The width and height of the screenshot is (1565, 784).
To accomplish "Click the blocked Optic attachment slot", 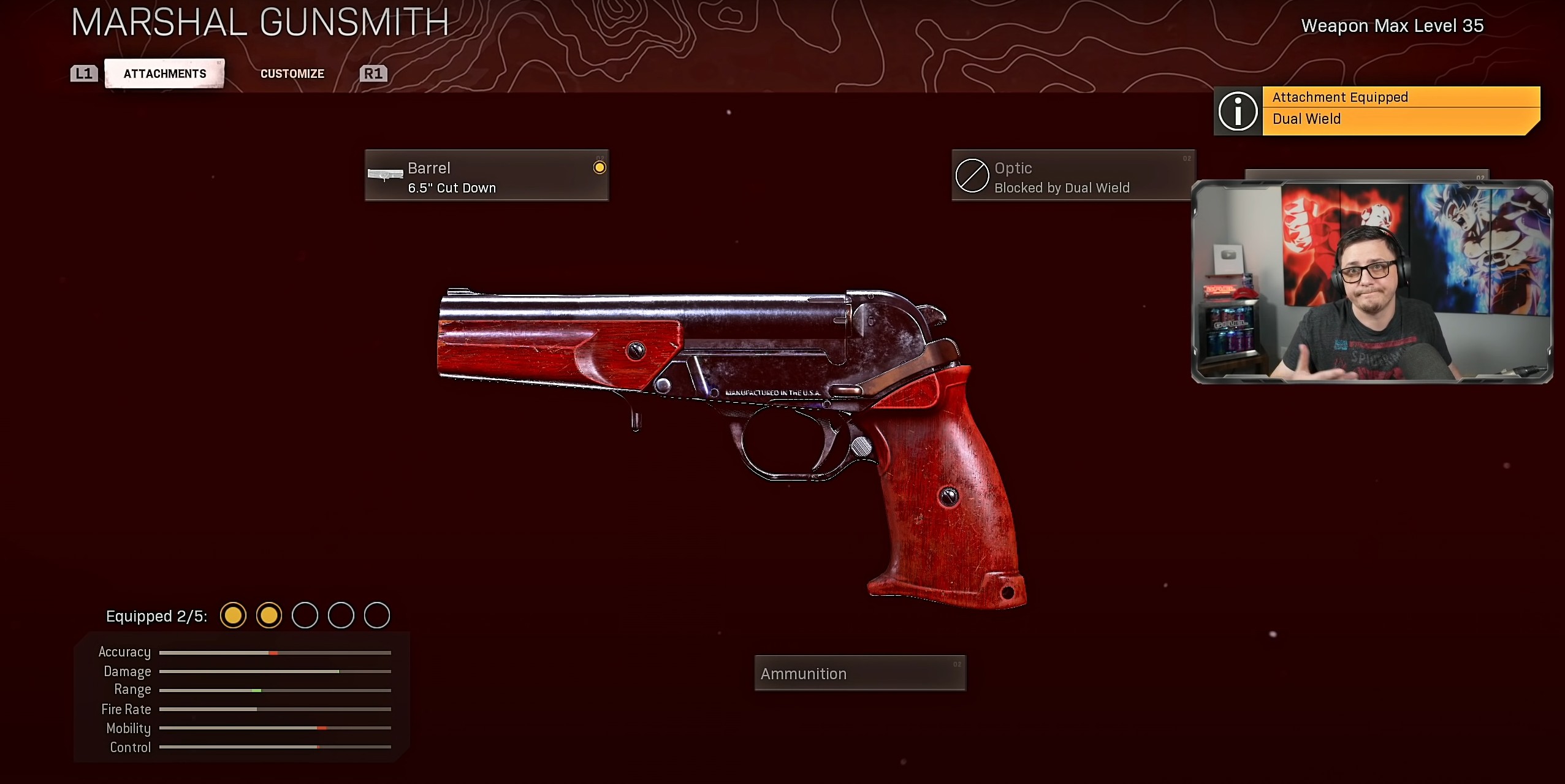I will click(1072, 176).
